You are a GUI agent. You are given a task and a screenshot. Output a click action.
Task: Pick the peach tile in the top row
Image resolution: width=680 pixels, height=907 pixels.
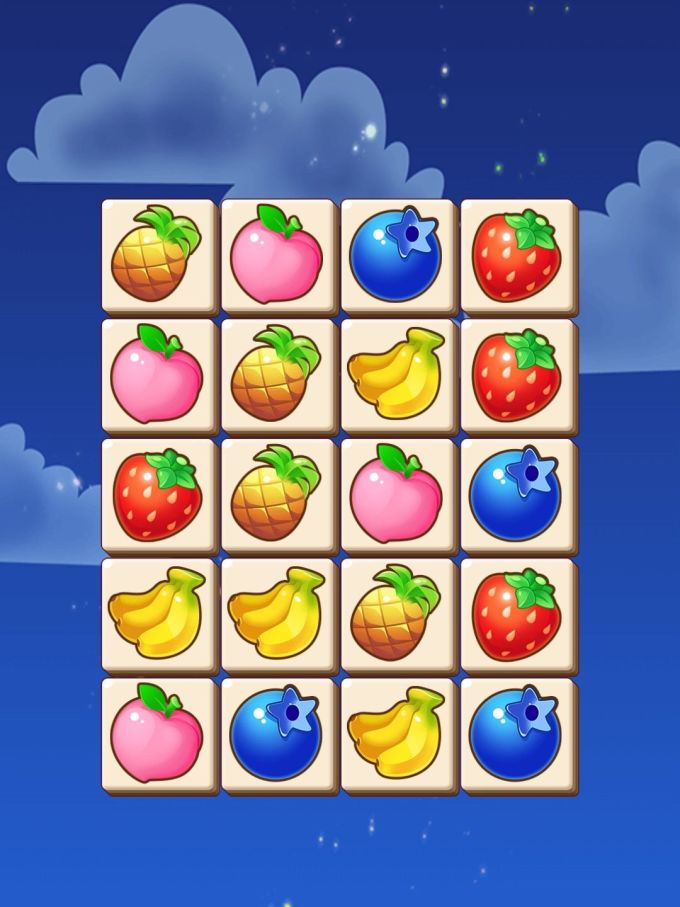(278, 255)
